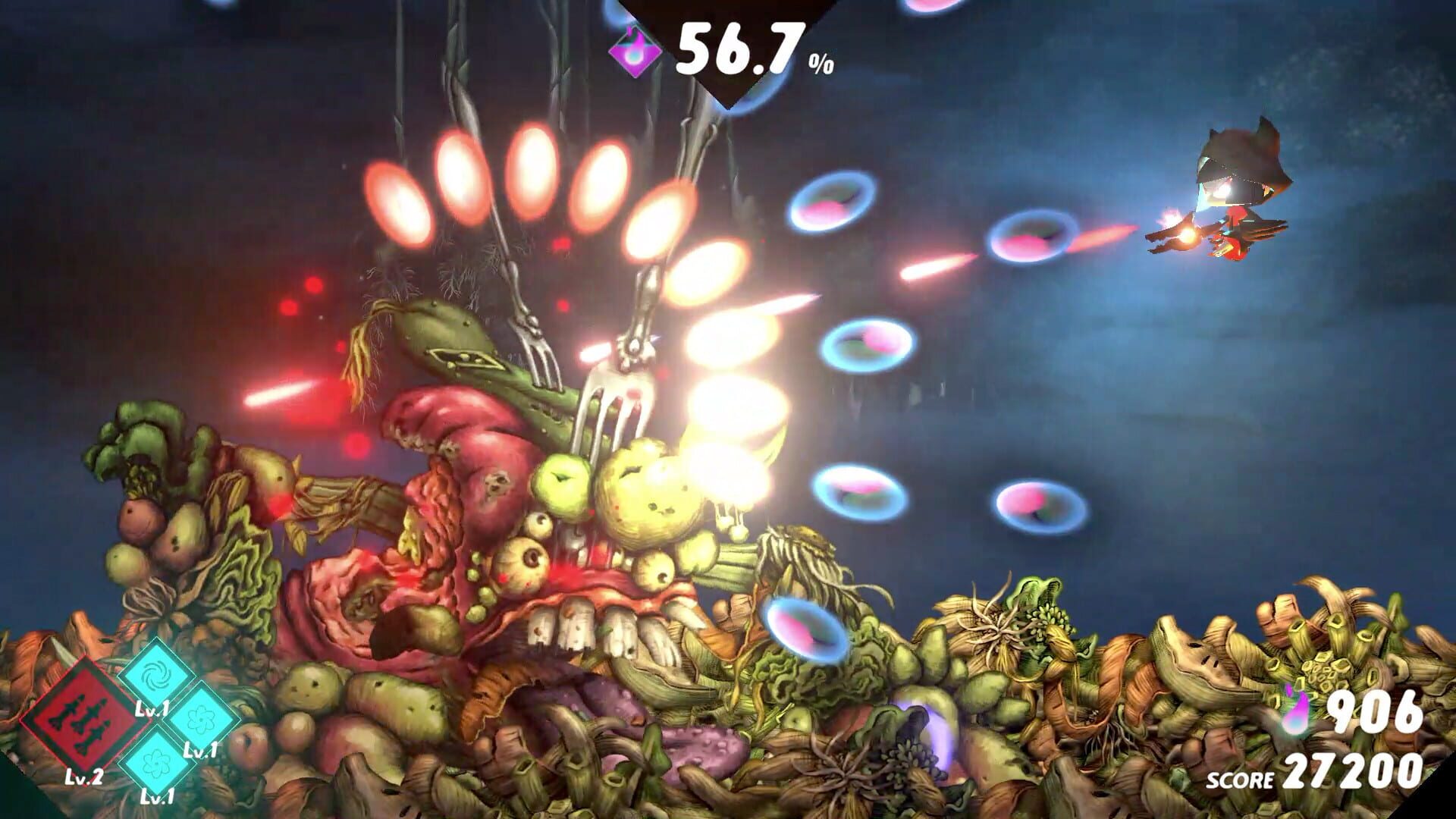Click the 56.7% boss health readout

(739, 47)
